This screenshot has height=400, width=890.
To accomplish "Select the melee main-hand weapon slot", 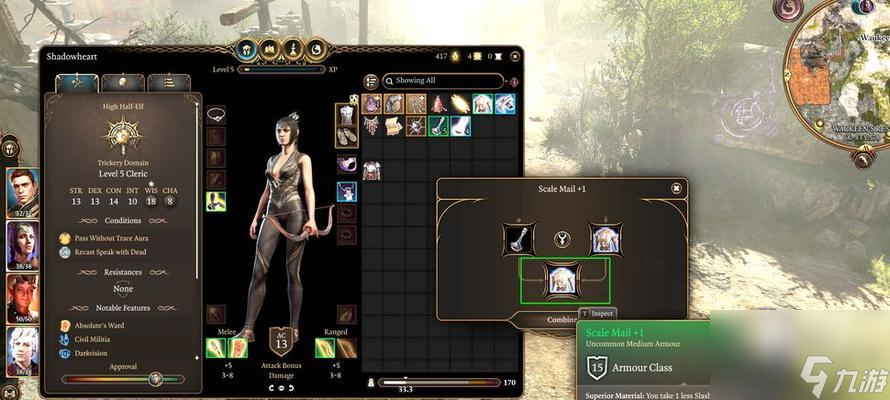I will (214, 348).
